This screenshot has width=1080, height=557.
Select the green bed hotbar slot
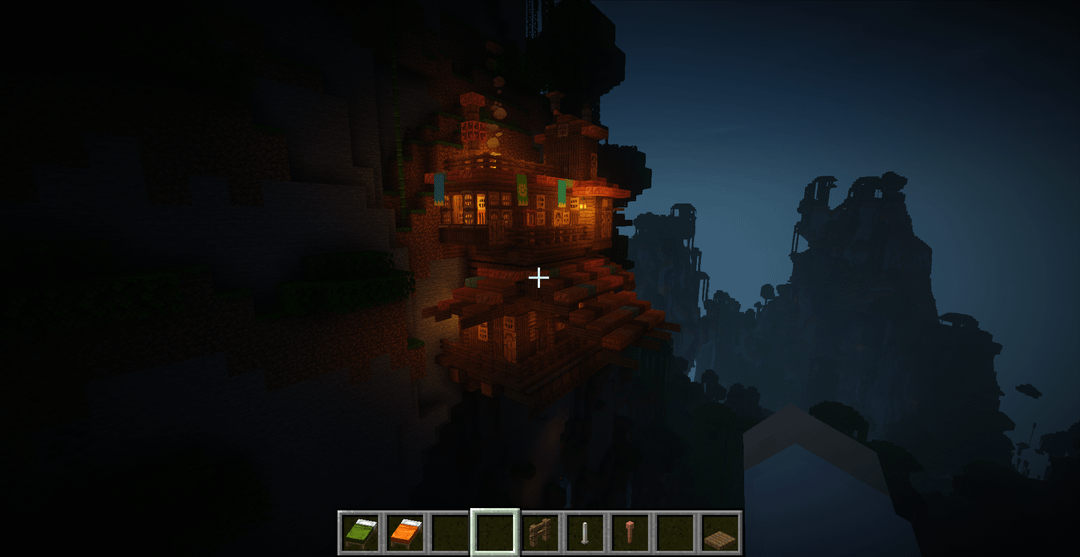(x=359, y=532)
